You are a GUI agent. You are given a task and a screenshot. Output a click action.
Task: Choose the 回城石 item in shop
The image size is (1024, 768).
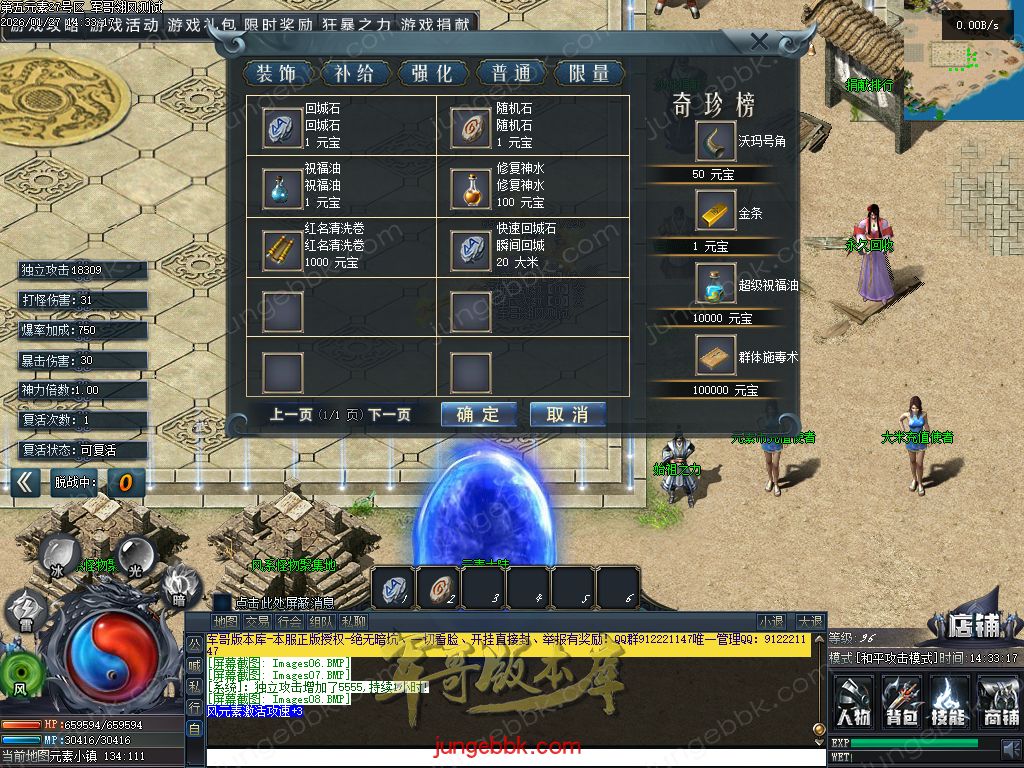(x=283, y=126)
